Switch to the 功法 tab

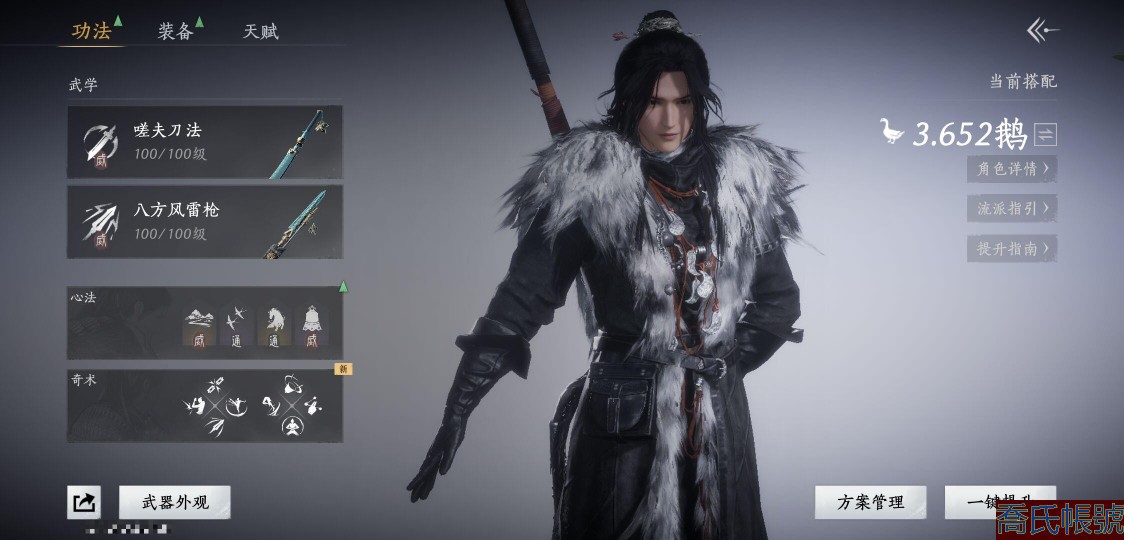(91, 31)
